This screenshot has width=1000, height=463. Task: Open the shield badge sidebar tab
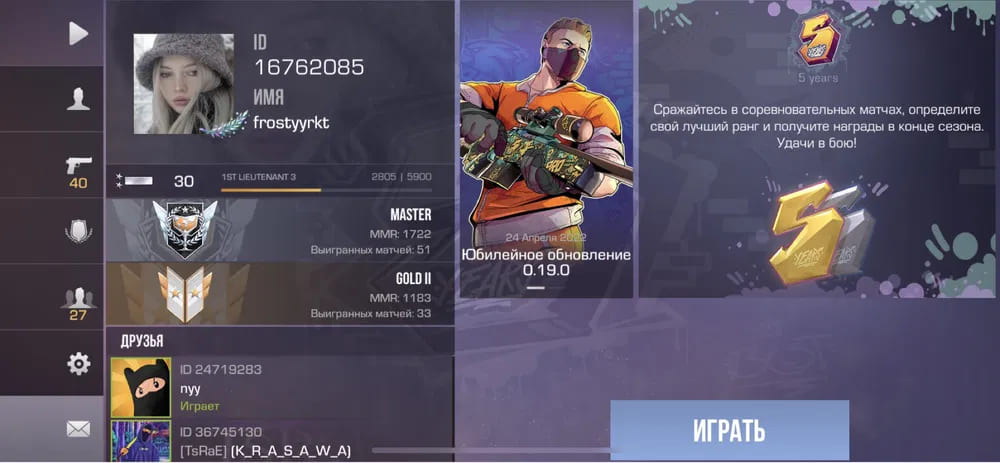pos(78,232)
